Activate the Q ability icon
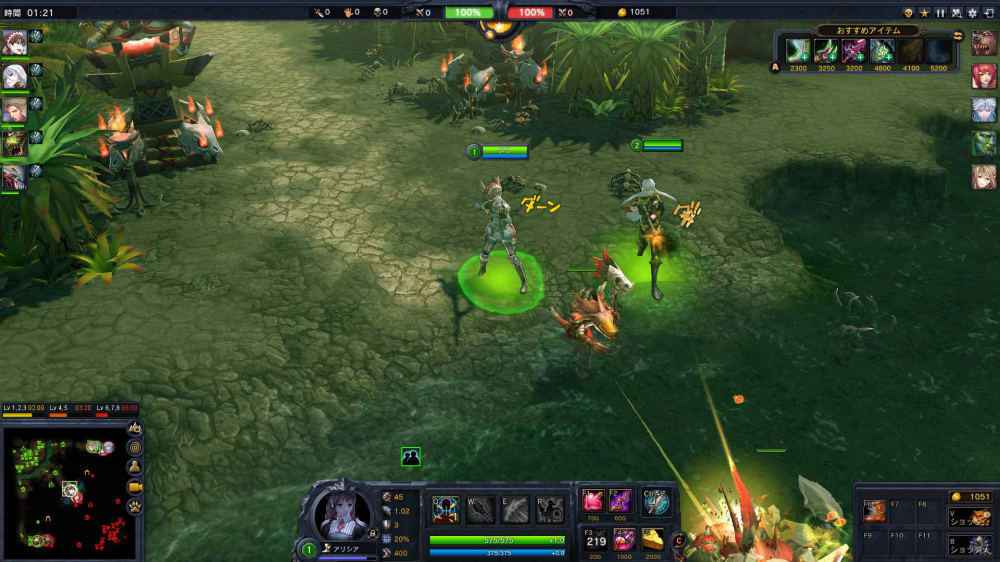Screen dimensions: 1000x562 tap(446, 509)
